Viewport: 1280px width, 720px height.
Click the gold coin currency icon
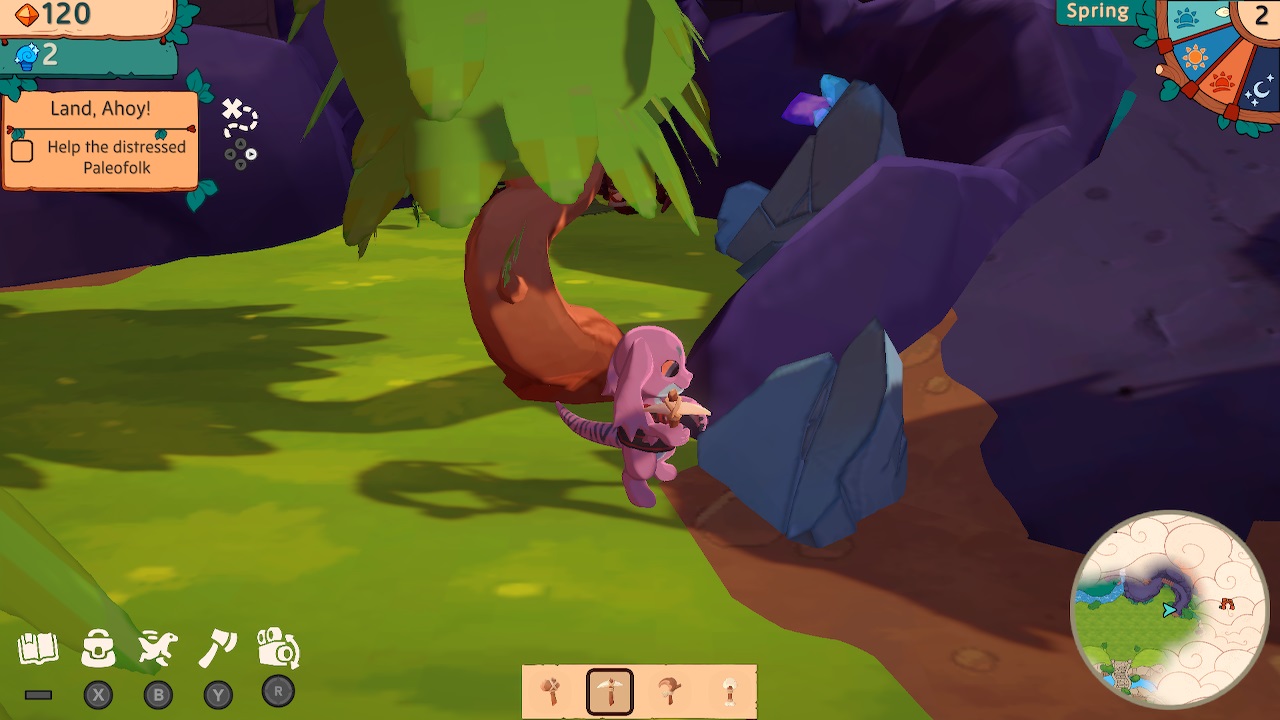pyautogui.click(x=27, y=14)
